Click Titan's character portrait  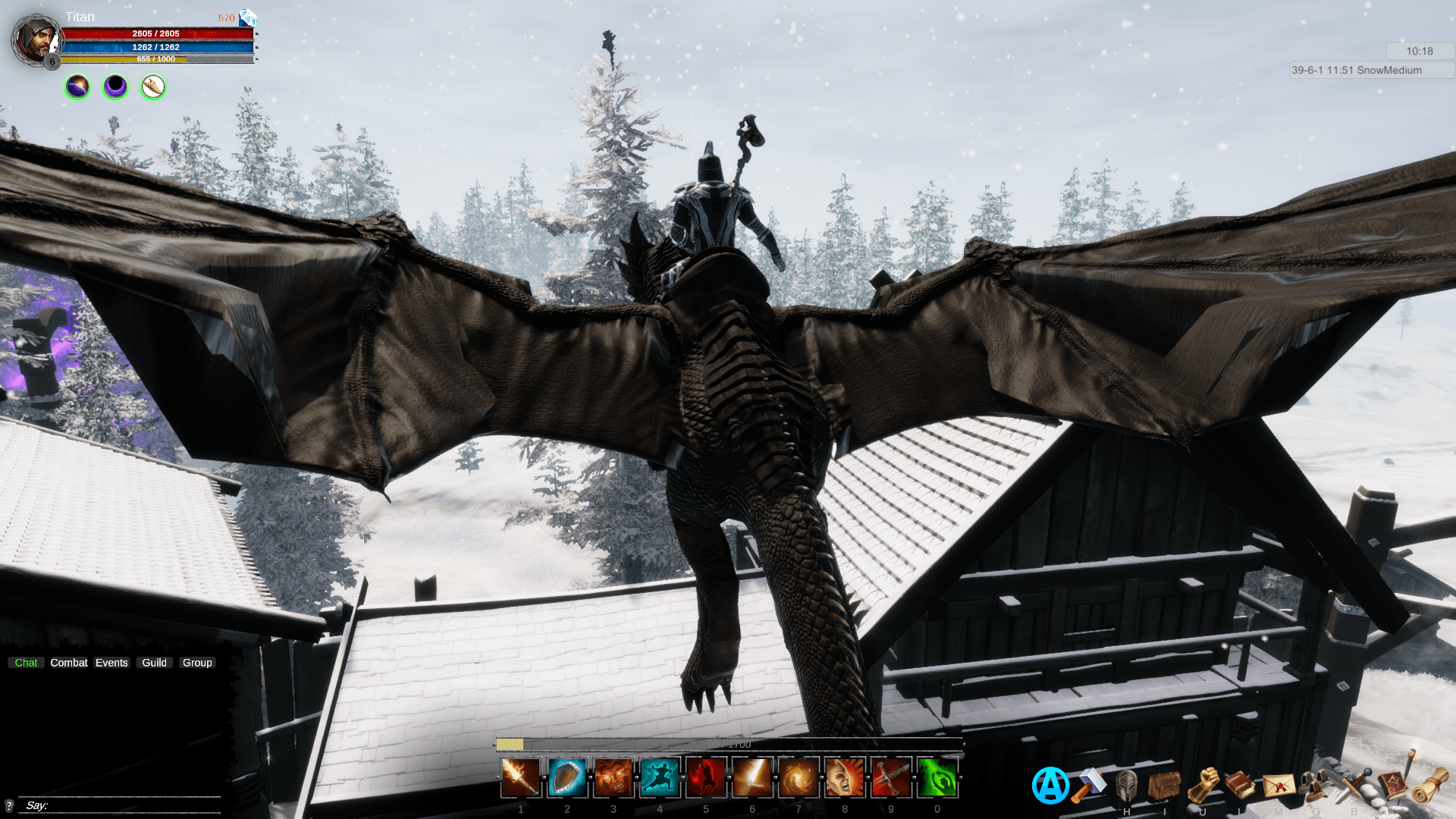point(36,39)
